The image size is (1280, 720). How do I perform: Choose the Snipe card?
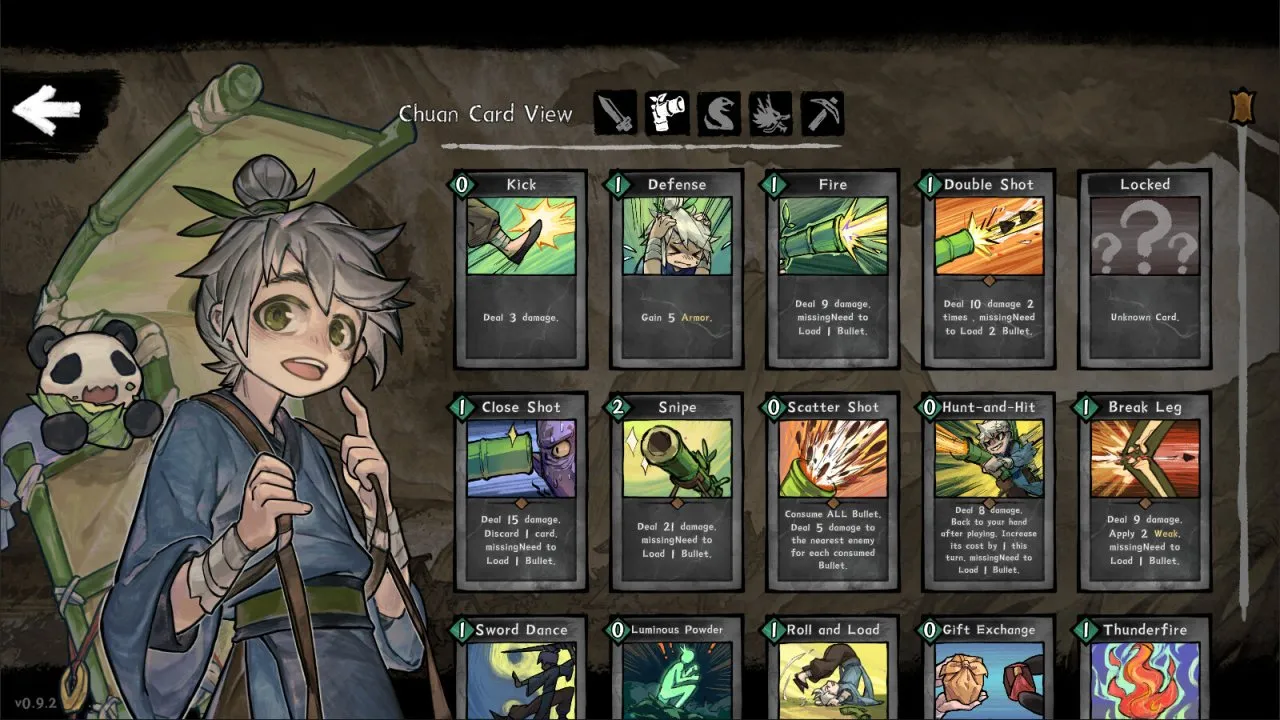[x=676, y=491]
